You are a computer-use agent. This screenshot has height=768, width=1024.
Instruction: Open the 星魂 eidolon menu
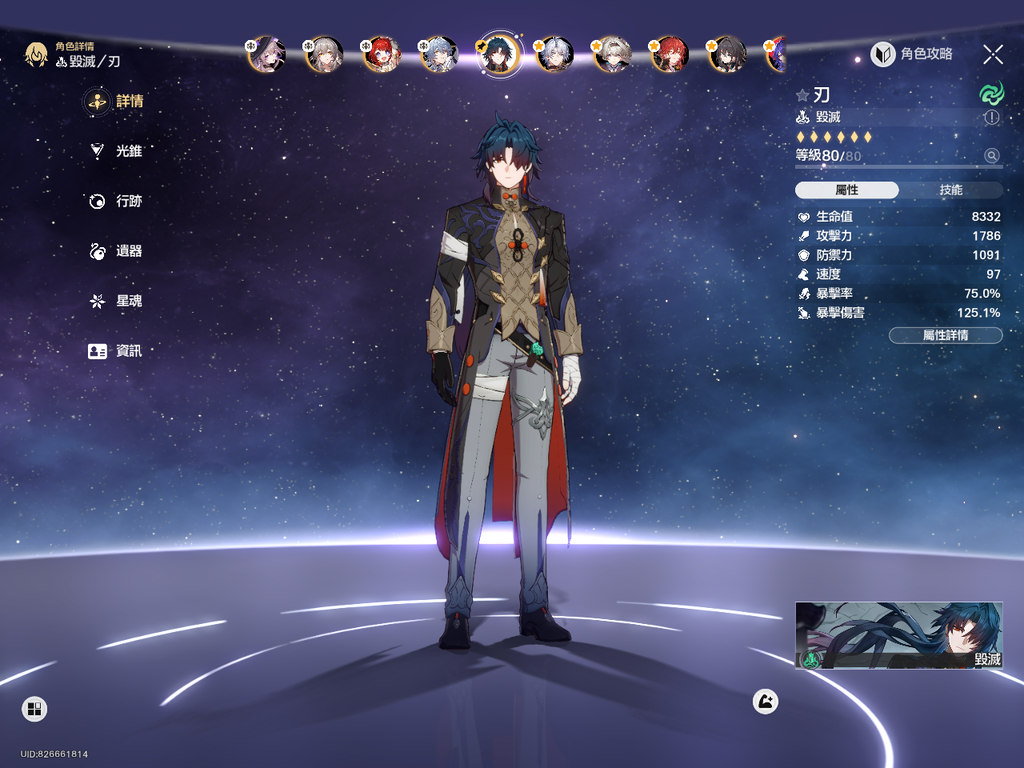(x=115, y=301)
